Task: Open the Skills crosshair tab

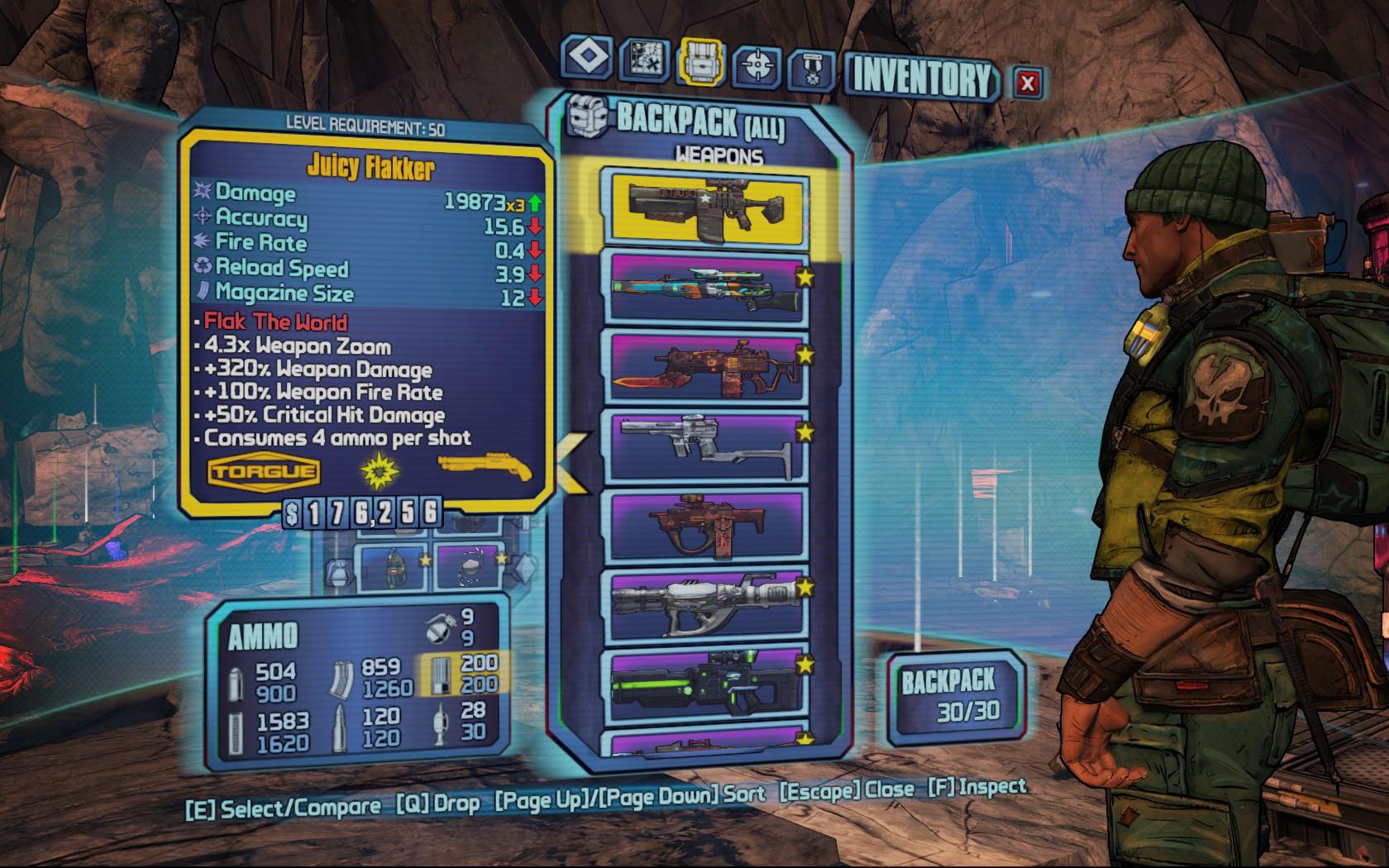Action: coord(757,65)
